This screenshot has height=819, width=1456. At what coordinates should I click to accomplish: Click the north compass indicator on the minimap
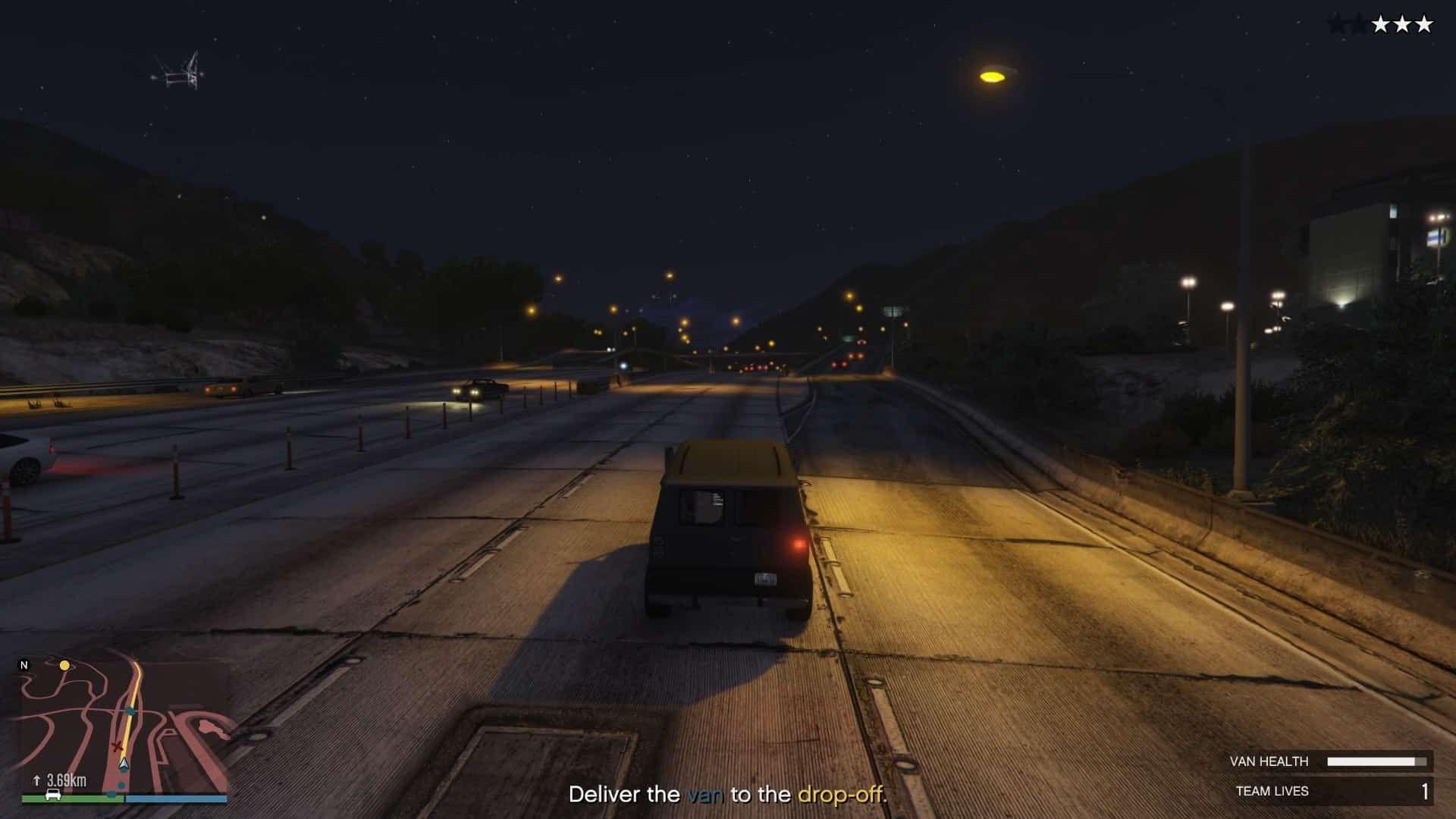click(24, 665)
